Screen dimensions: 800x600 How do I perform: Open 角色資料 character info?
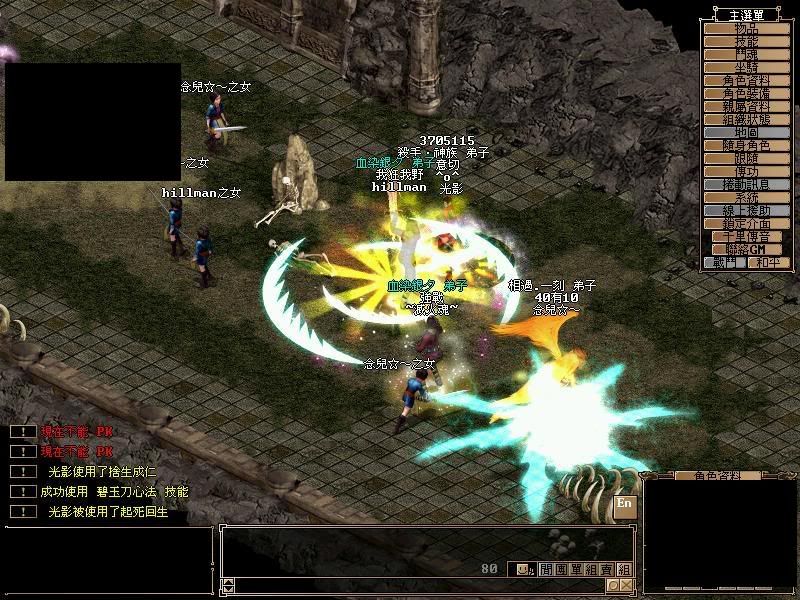pos(745,81)
